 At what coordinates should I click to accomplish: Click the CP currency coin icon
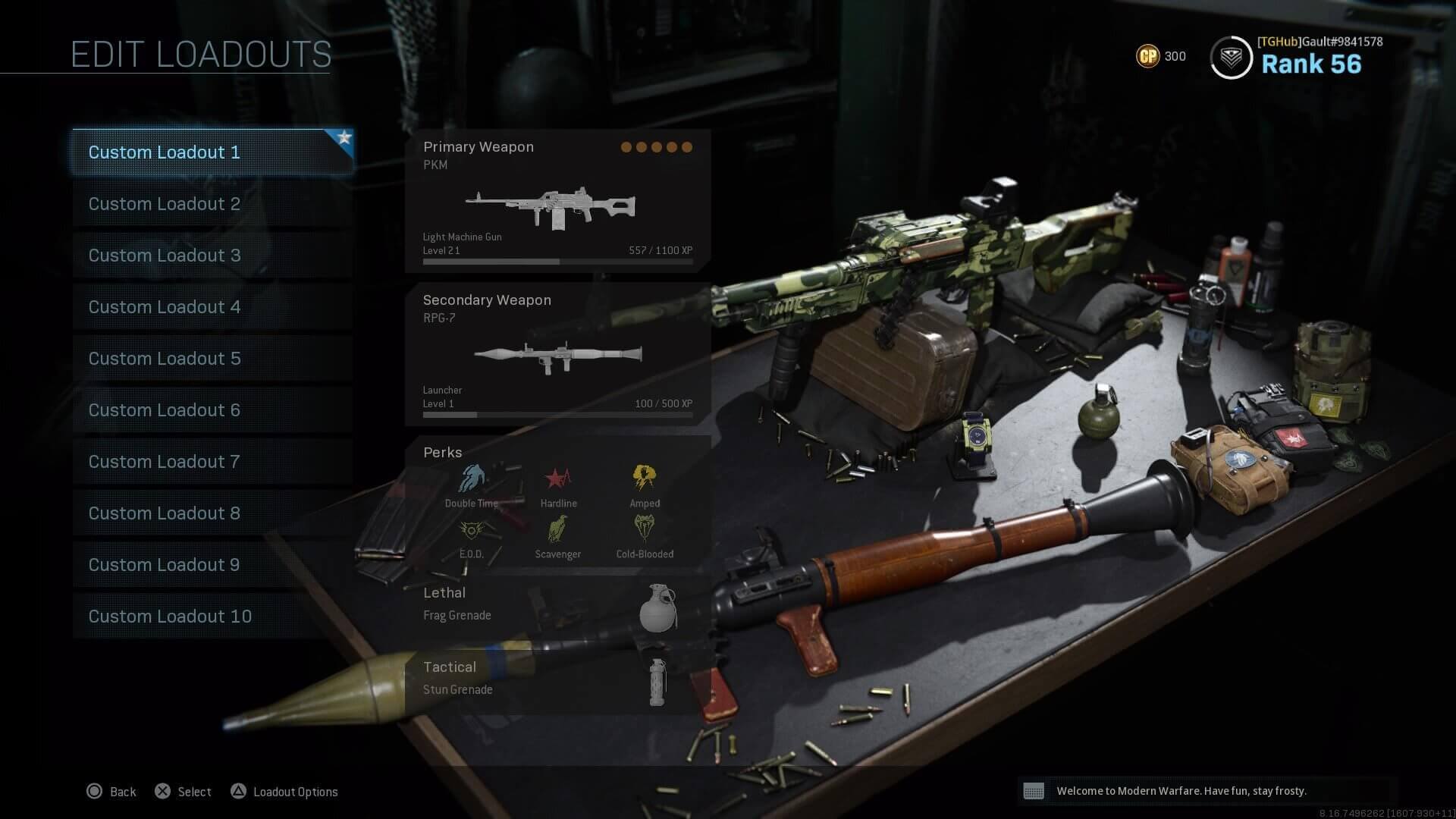click(1147, 55)
